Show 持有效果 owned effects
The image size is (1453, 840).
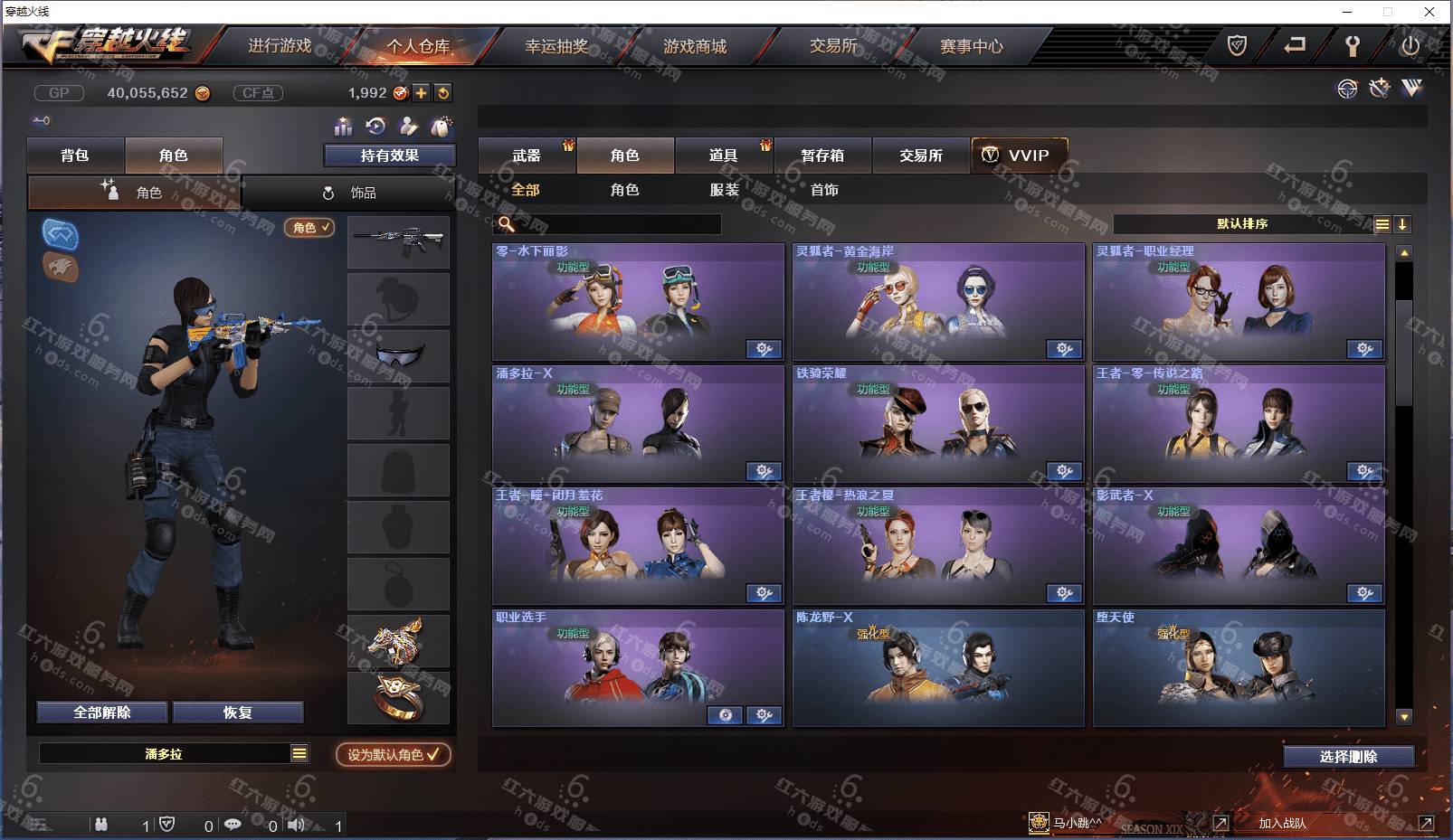[389, 156]
